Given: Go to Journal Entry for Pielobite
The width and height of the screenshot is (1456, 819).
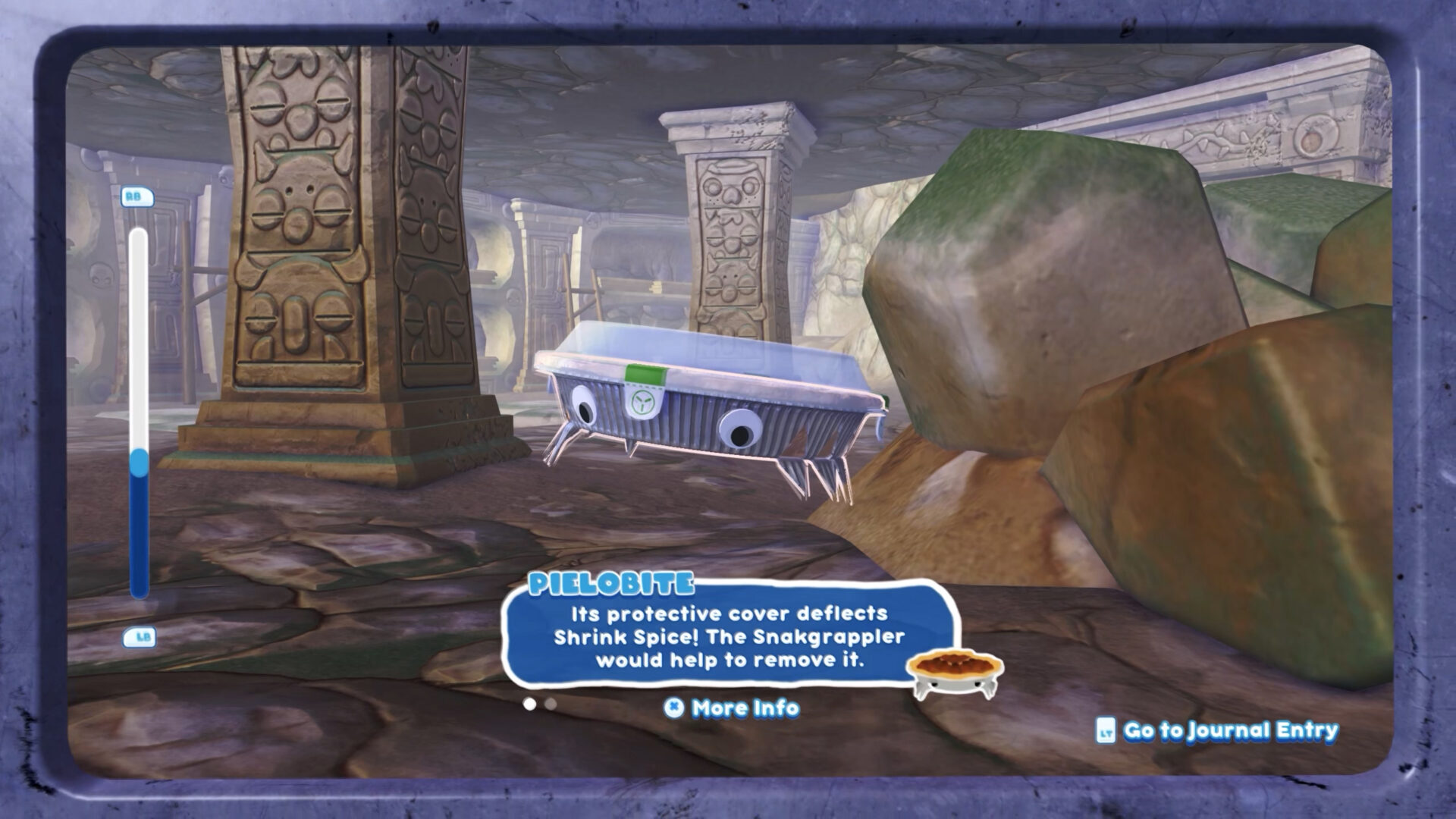Looking at the screenshot, I should point(1217,730).
